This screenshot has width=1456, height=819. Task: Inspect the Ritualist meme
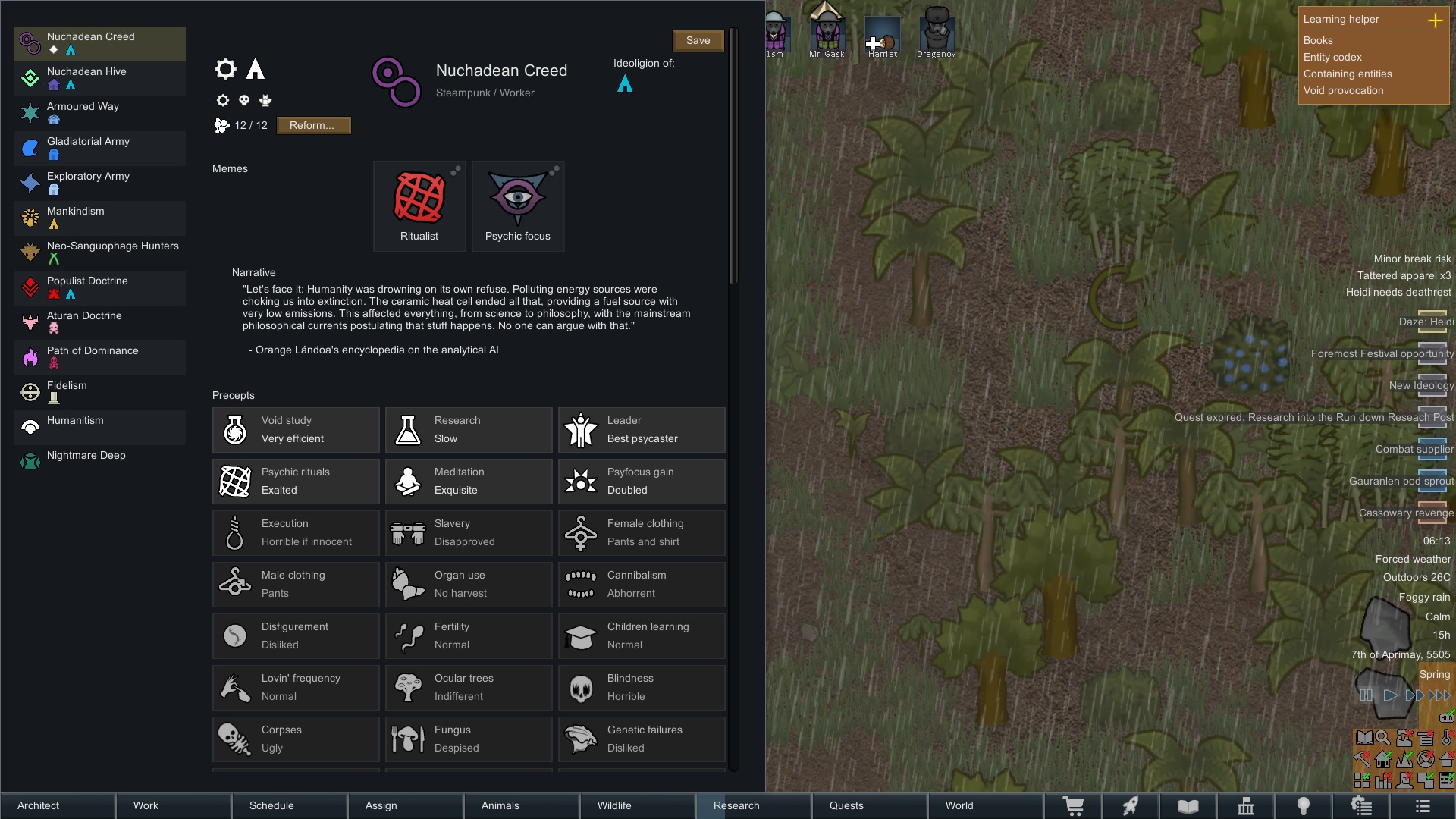(x=419, y=206)
